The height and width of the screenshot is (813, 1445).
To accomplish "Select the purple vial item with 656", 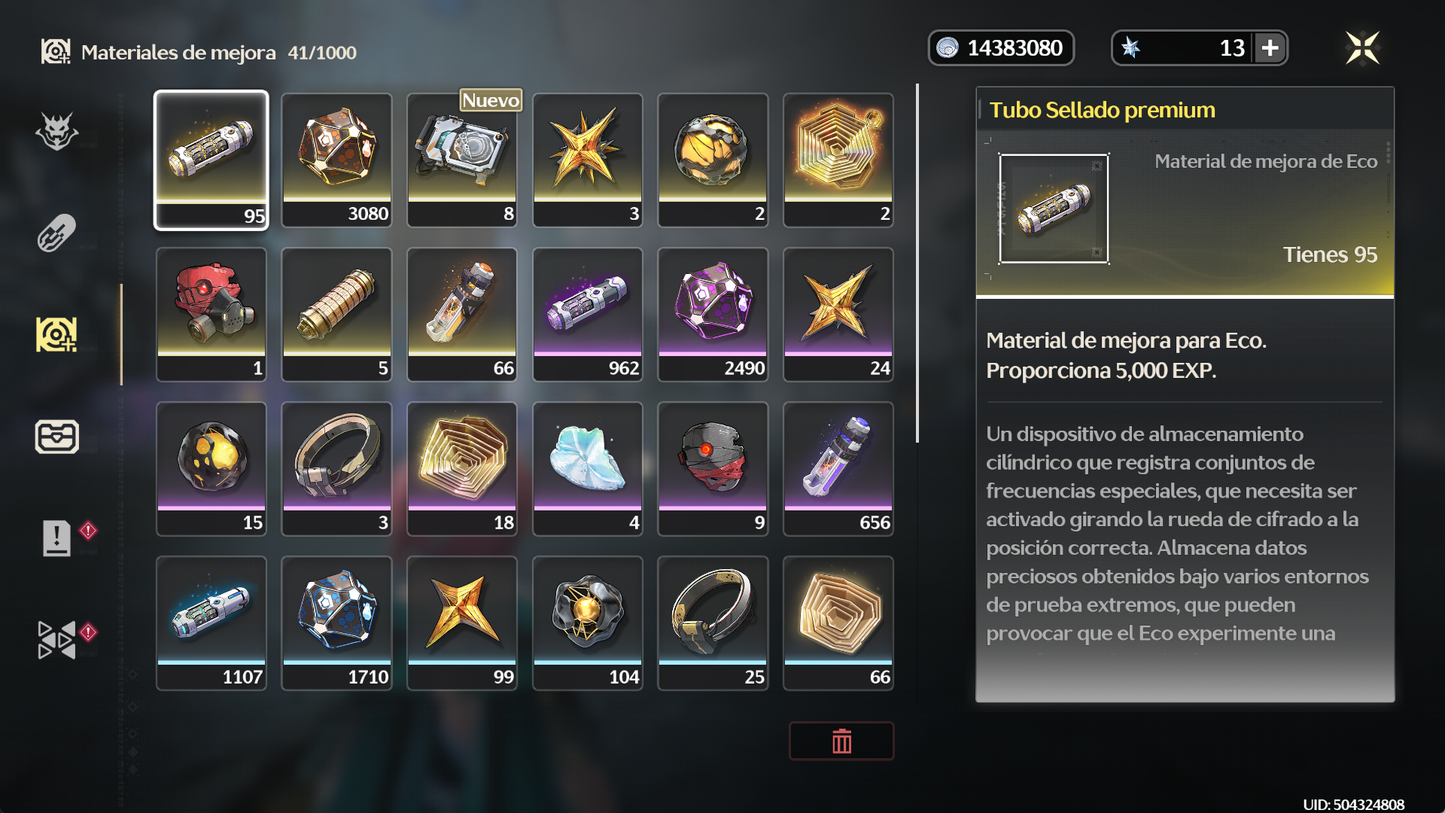I will [x=838, y=469].
